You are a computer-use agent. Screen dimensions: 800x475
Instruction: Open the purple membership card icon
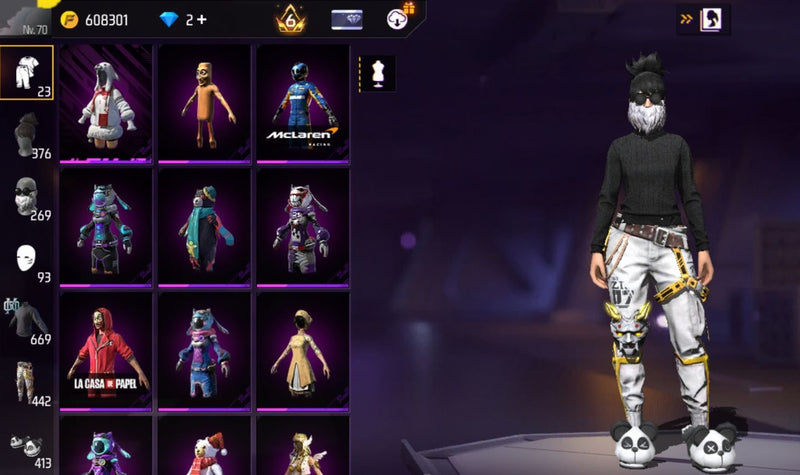pos(346,18)
